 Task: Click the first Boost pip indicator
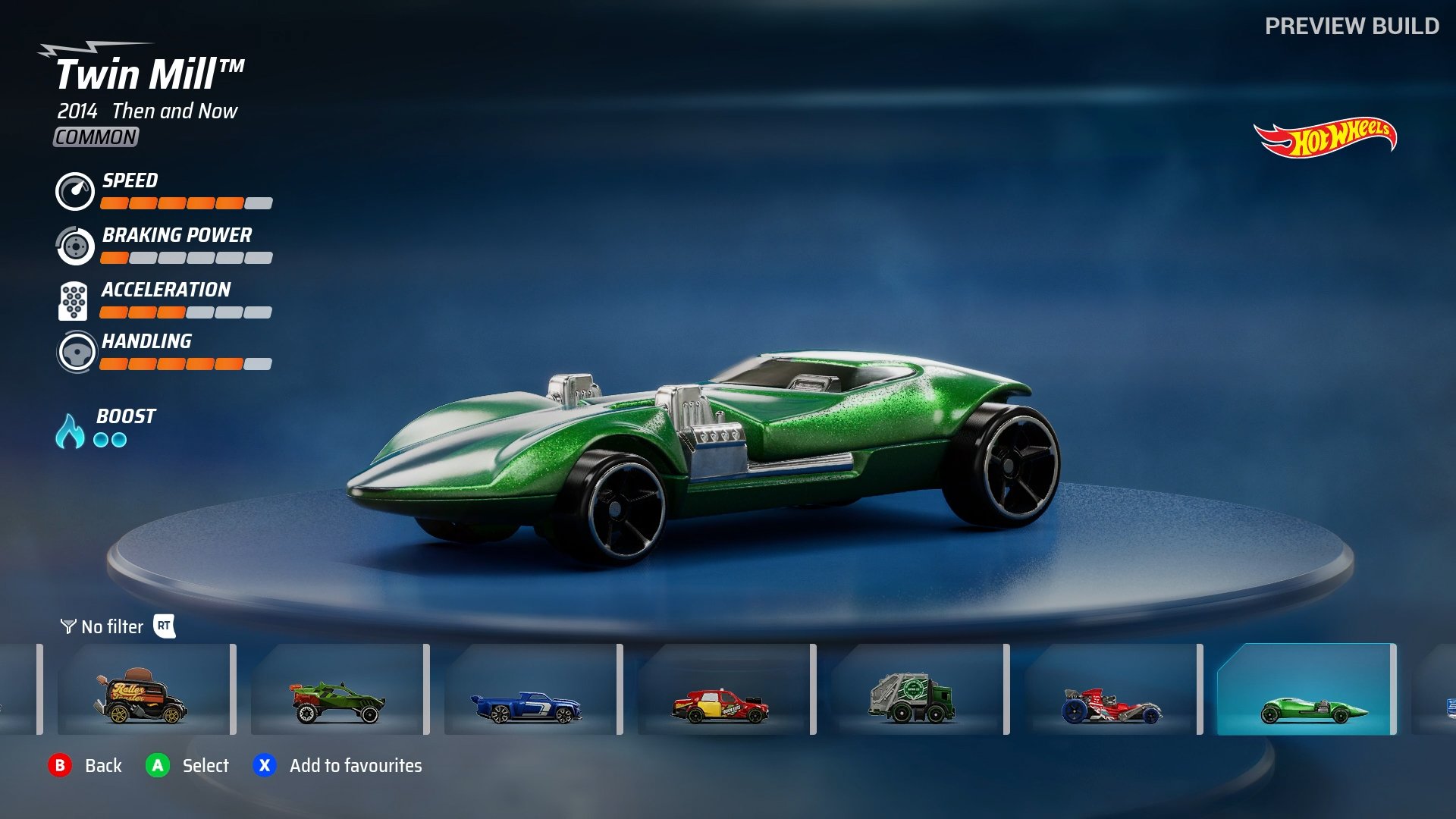coord(102,438)
